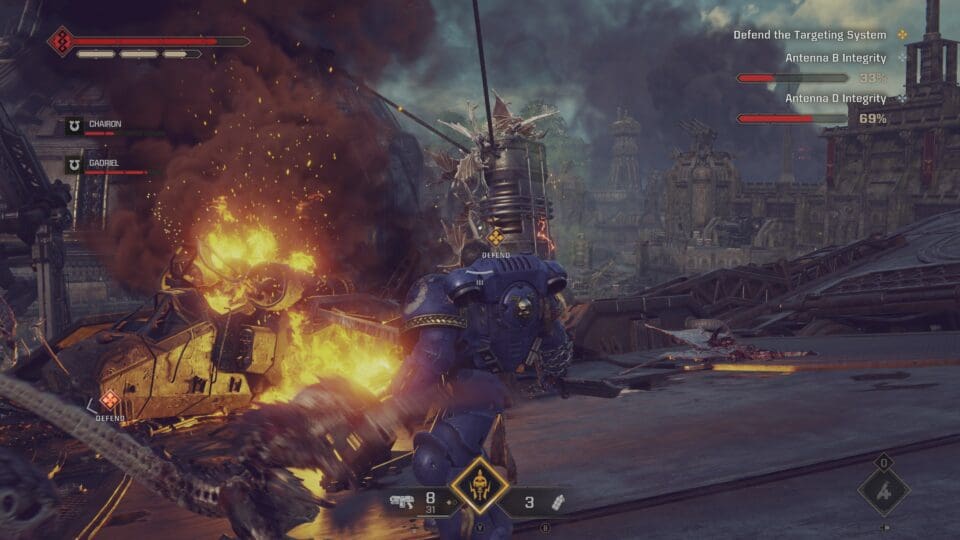Click the yellow Defend objective marker
Viewport: 960px width, 540px height.
click(x=495, y=237)
